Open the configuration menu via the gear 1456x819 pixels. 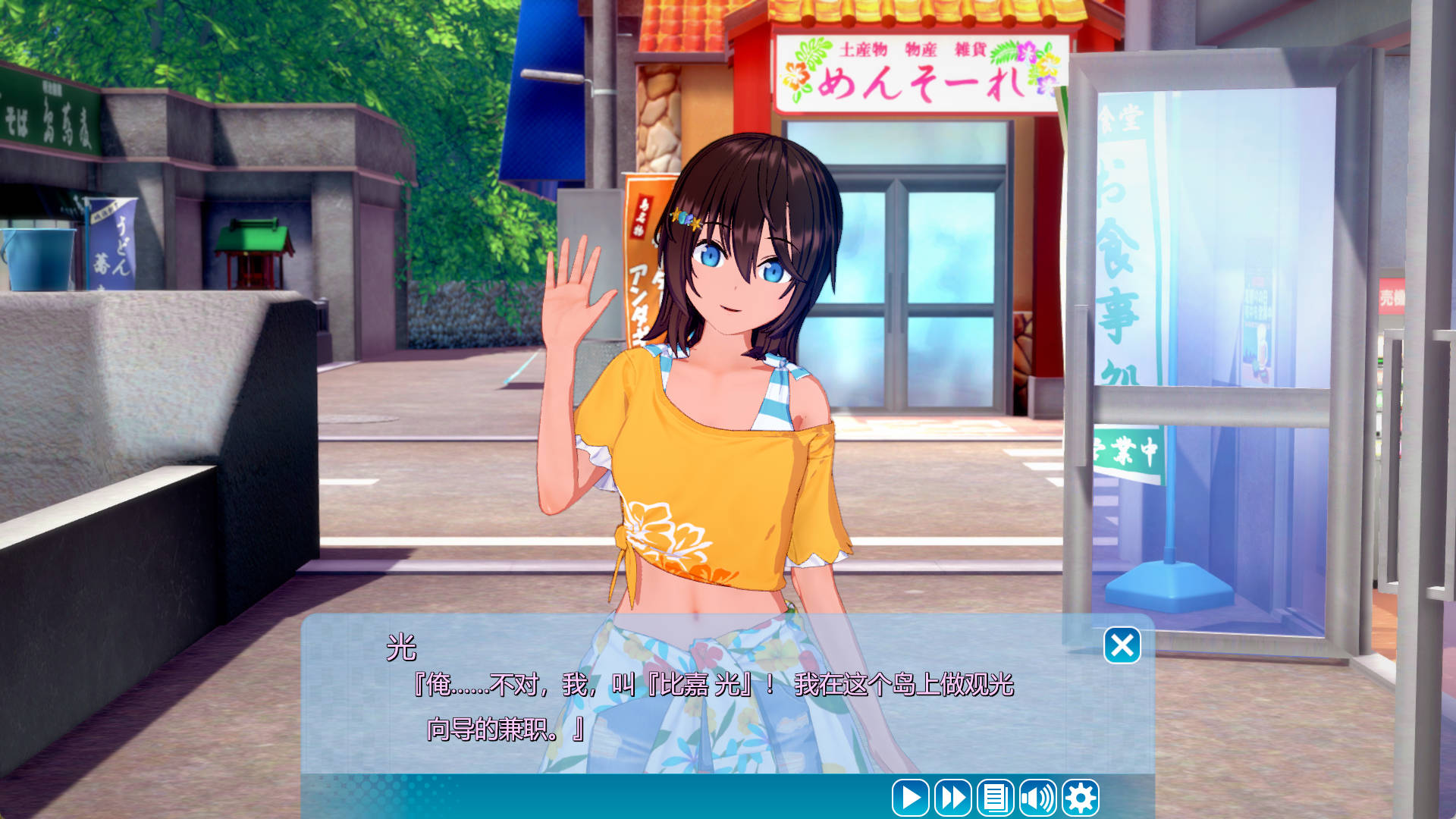pos(1080,797)
